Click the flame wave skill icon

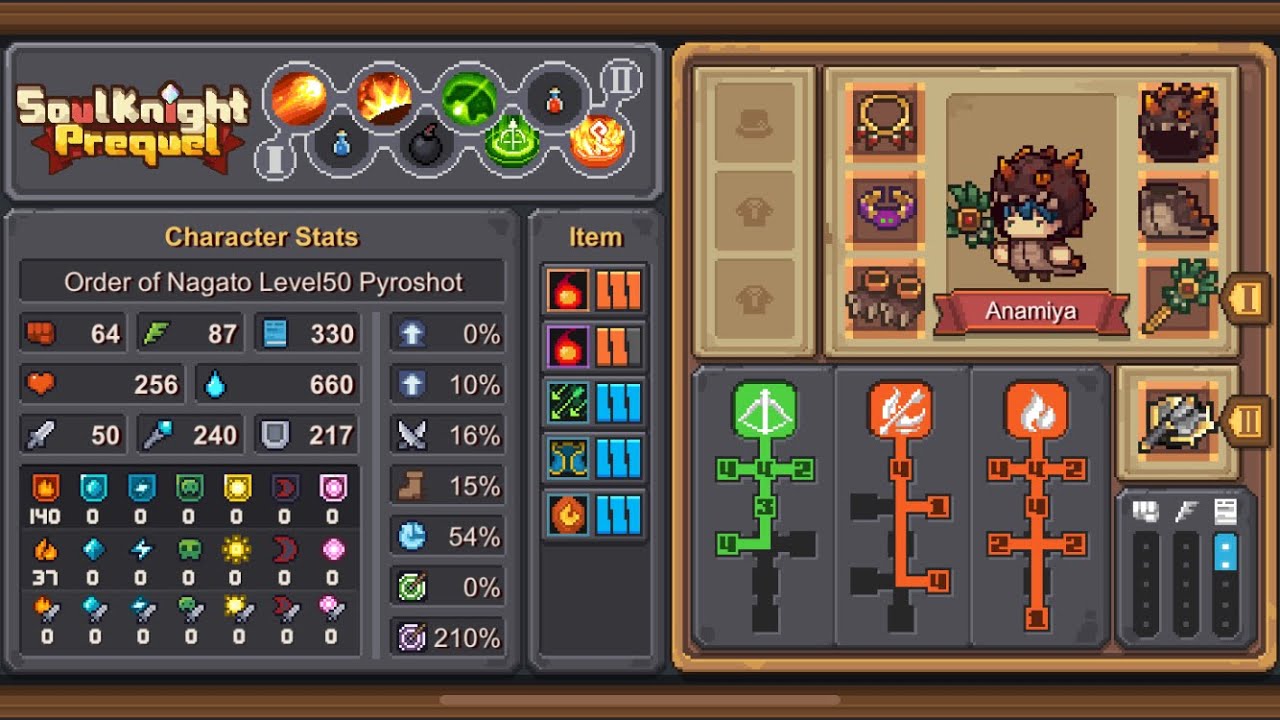385,98
